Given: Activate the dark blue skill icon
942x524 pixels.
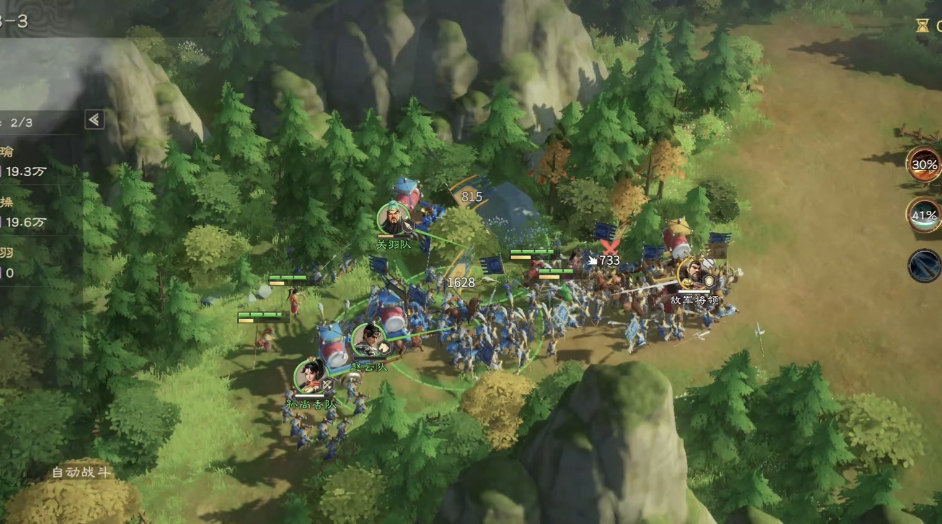Looking at the screenshot, I should pyautogui.click(x=924, y=266).
